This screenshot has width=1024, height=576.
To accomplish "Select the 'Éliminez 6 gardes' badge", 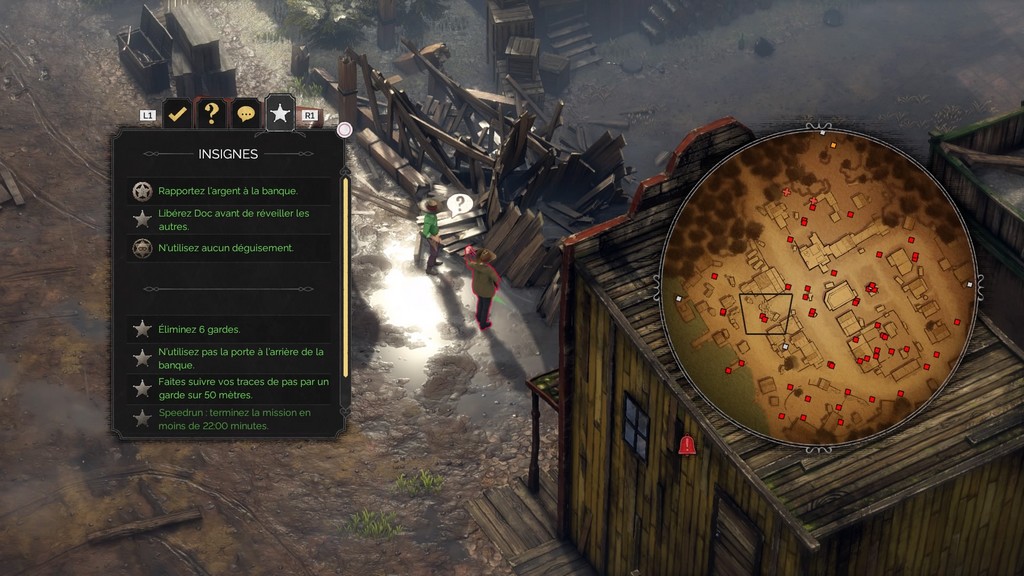I will (199, 329).
